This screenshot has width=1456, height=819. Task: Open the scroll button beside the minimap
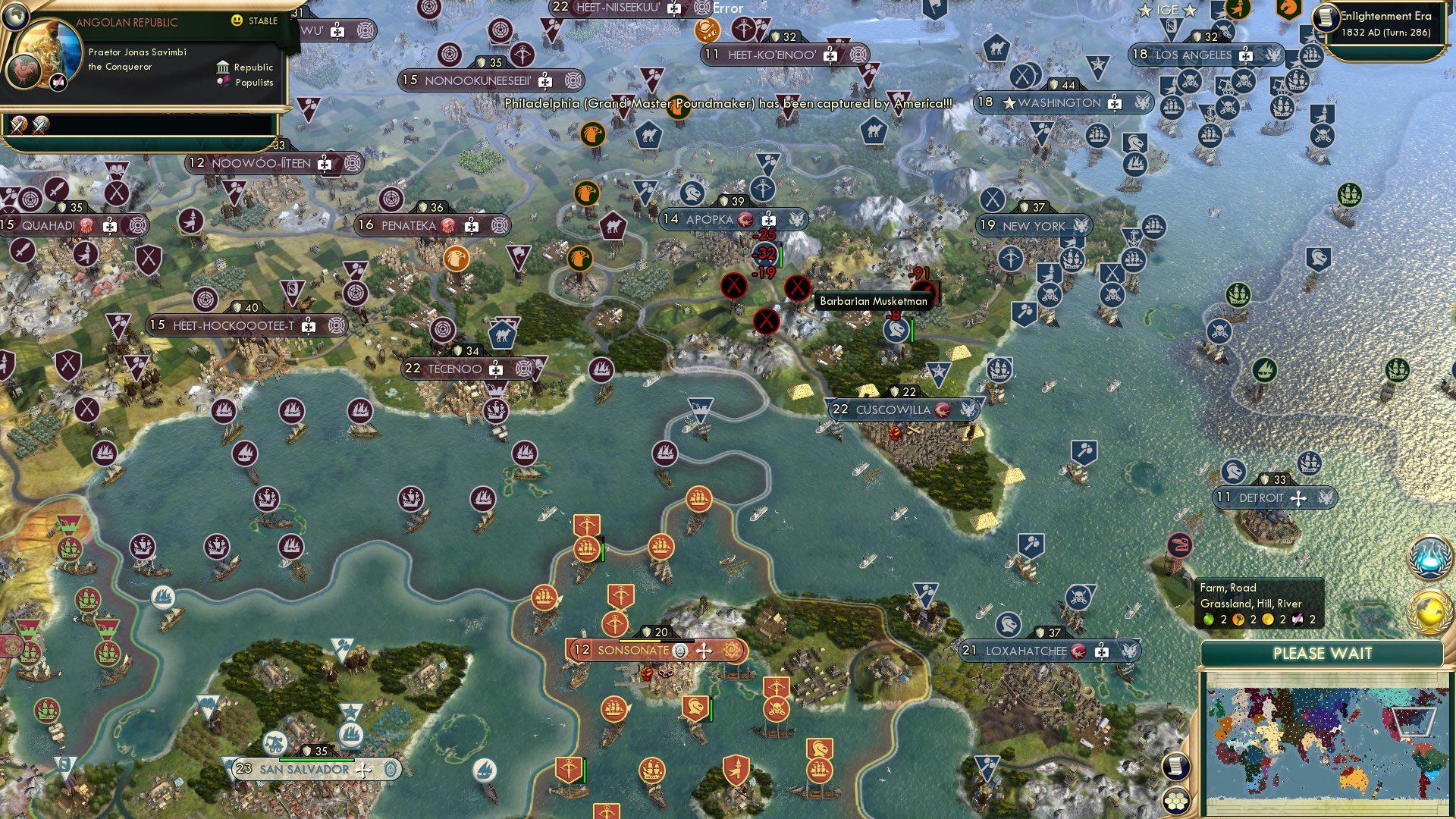(1174, 766)
